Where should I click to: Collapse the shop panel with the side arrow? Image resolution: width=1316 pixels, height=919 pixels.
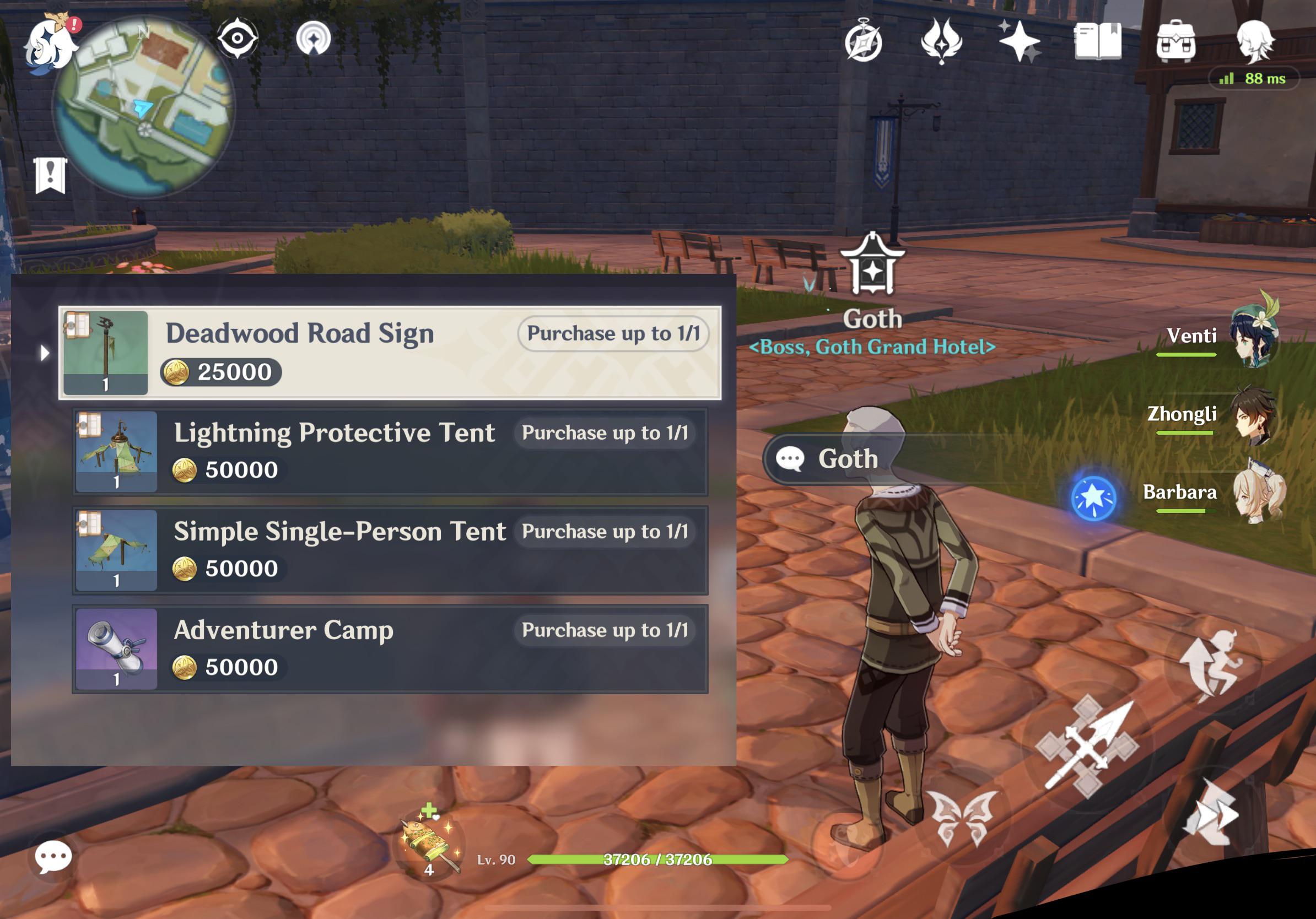46,354
